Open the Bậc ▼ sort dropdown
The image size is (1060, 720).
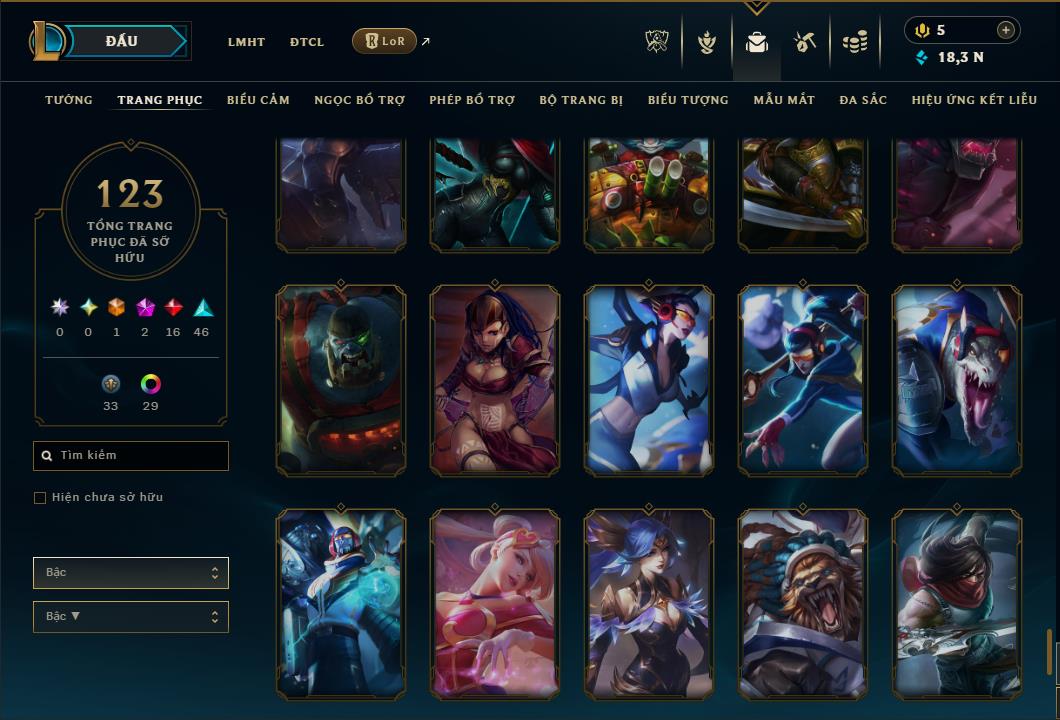[x=131, y=617]
